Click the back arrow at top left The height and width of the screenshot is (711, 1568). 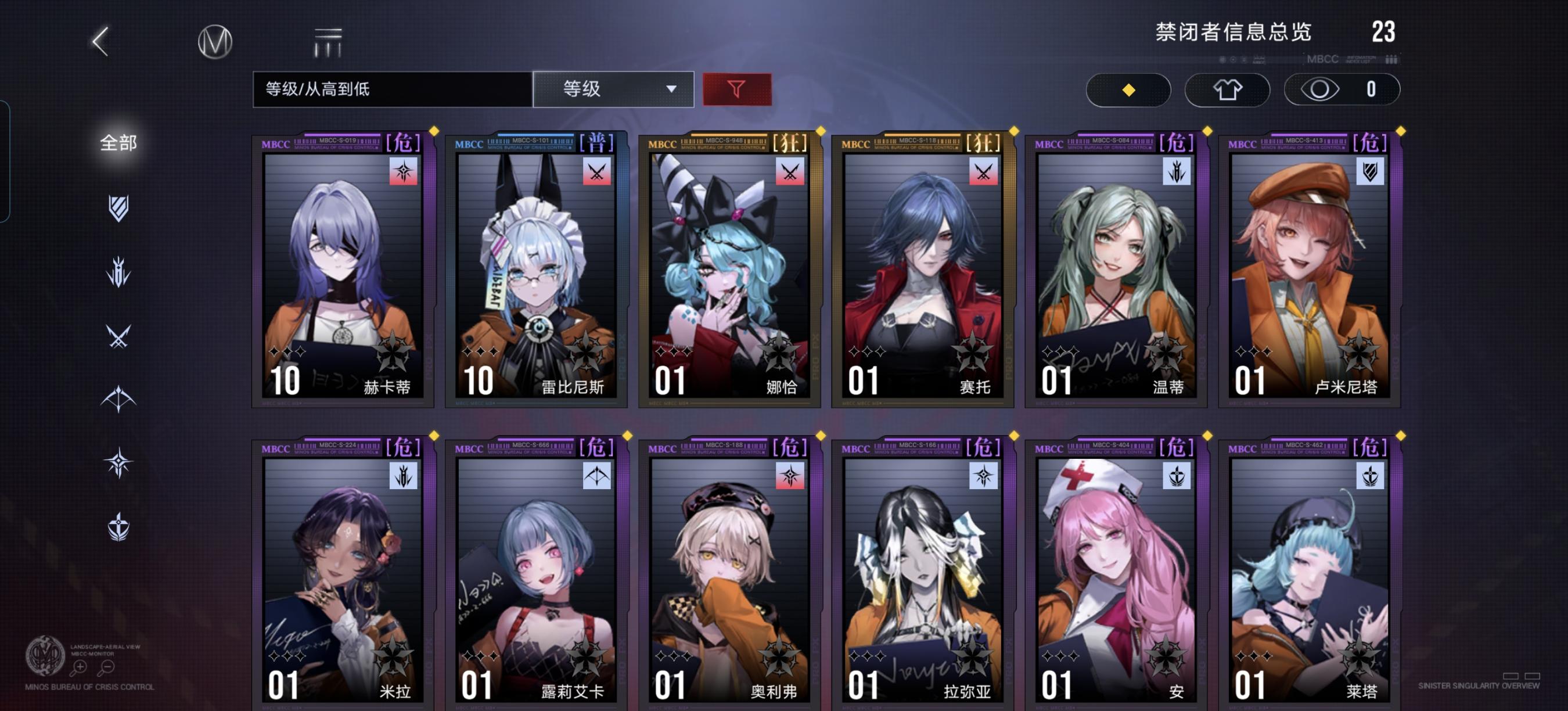click(99, 41)
